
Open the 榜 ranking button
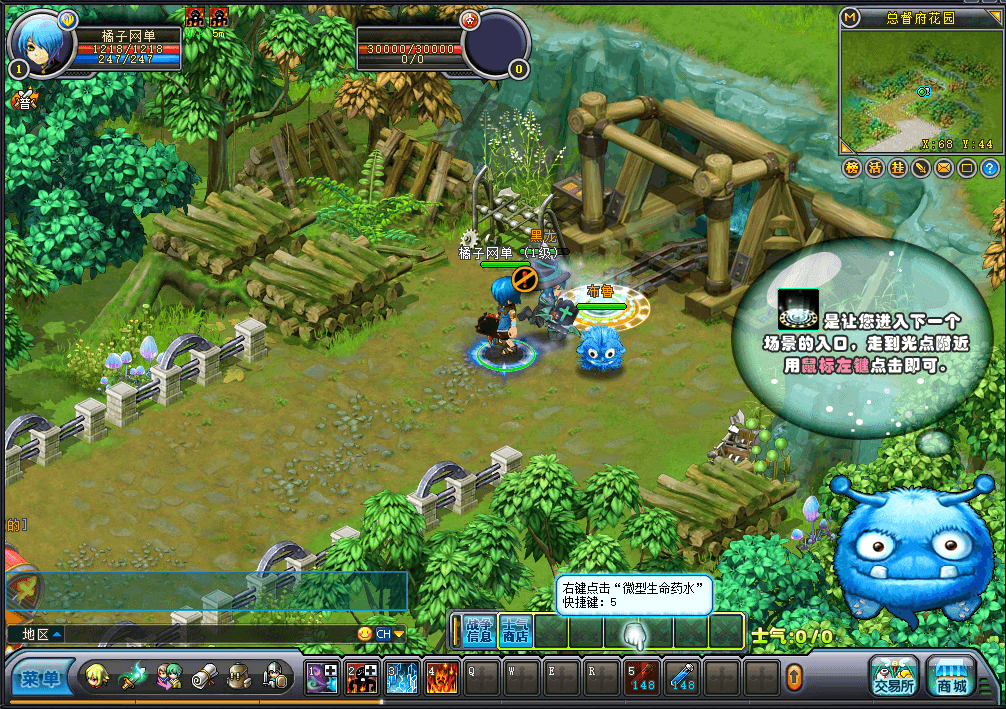pos(852,168)
